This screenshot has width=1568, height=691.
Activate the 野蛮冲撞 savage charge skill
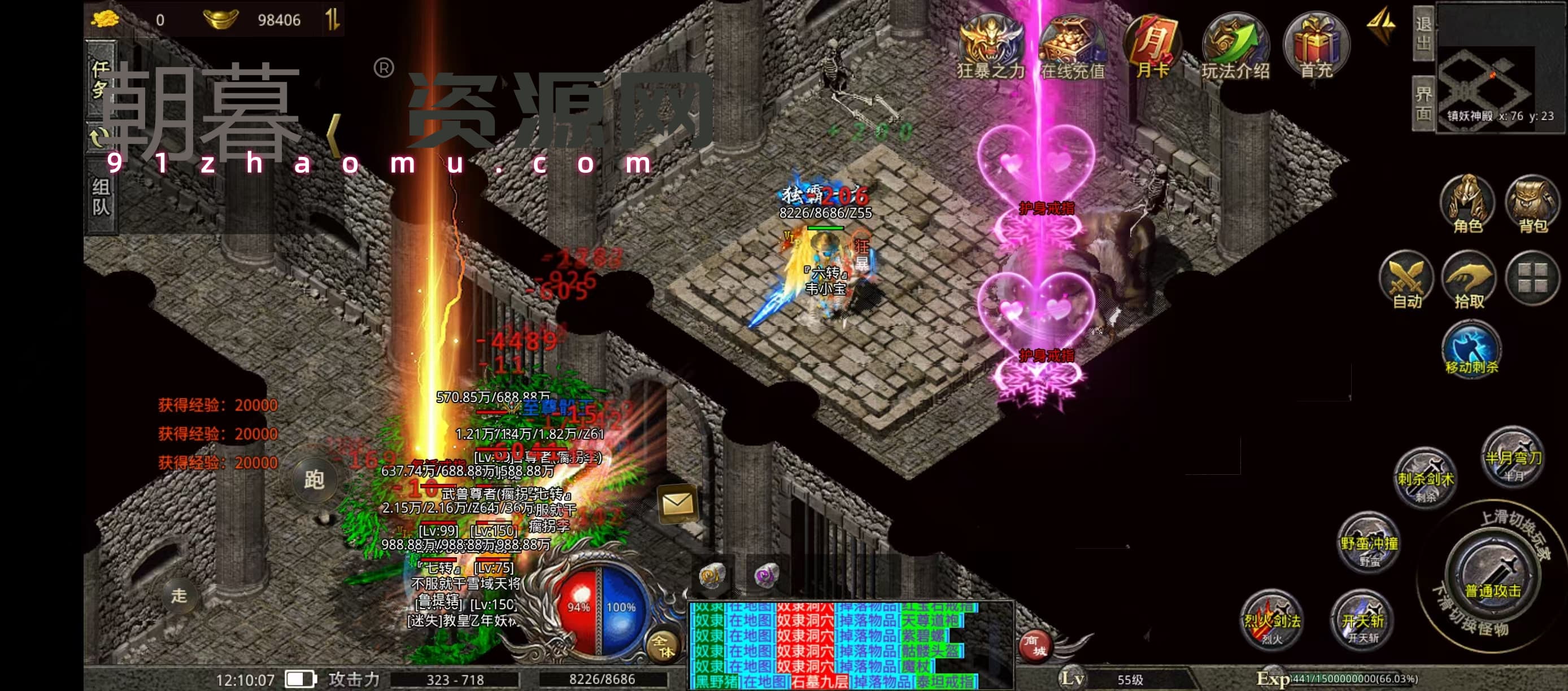click(1369, 541)
